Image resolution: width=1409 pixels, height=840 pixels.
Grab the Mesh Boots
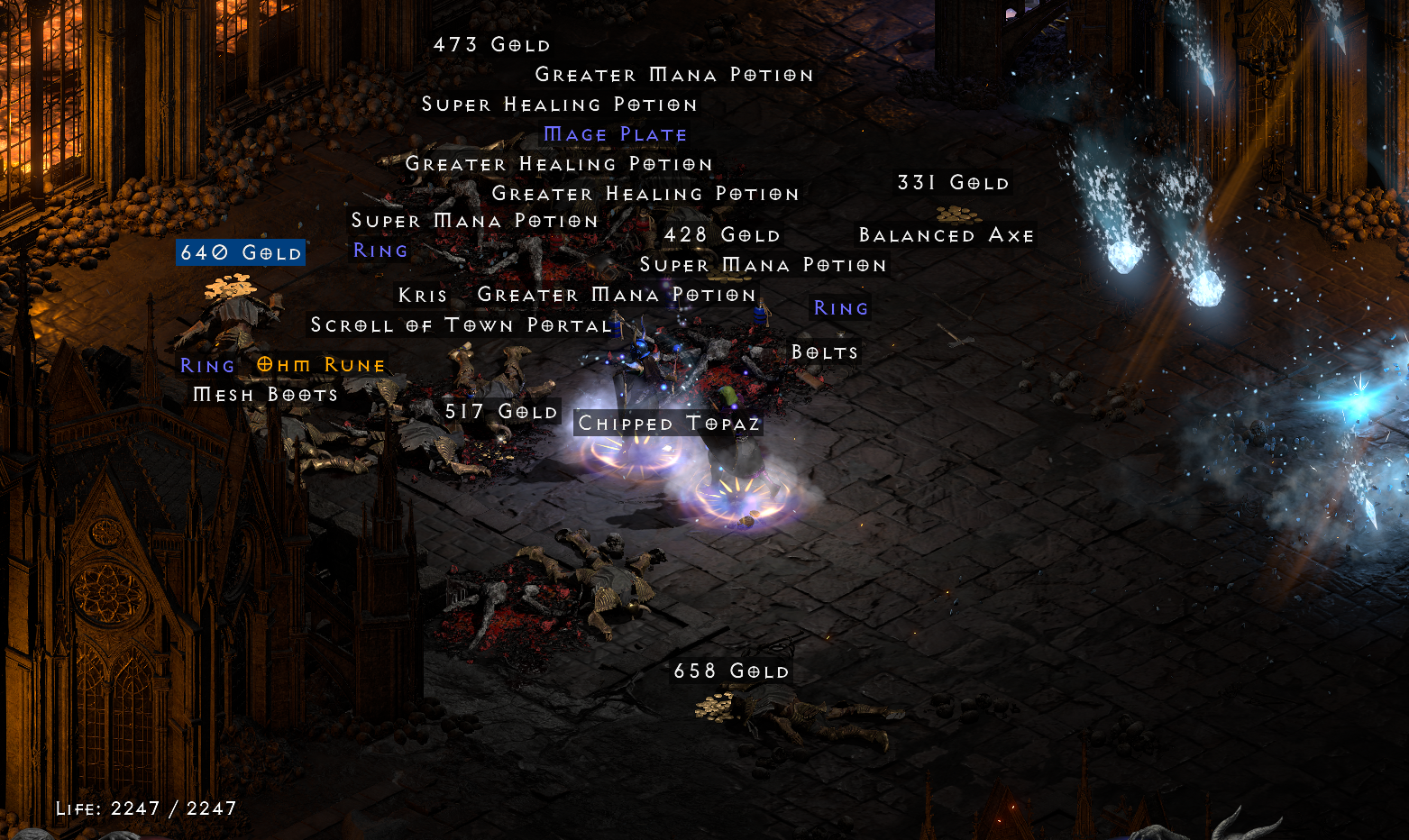[x=266, y=394]
